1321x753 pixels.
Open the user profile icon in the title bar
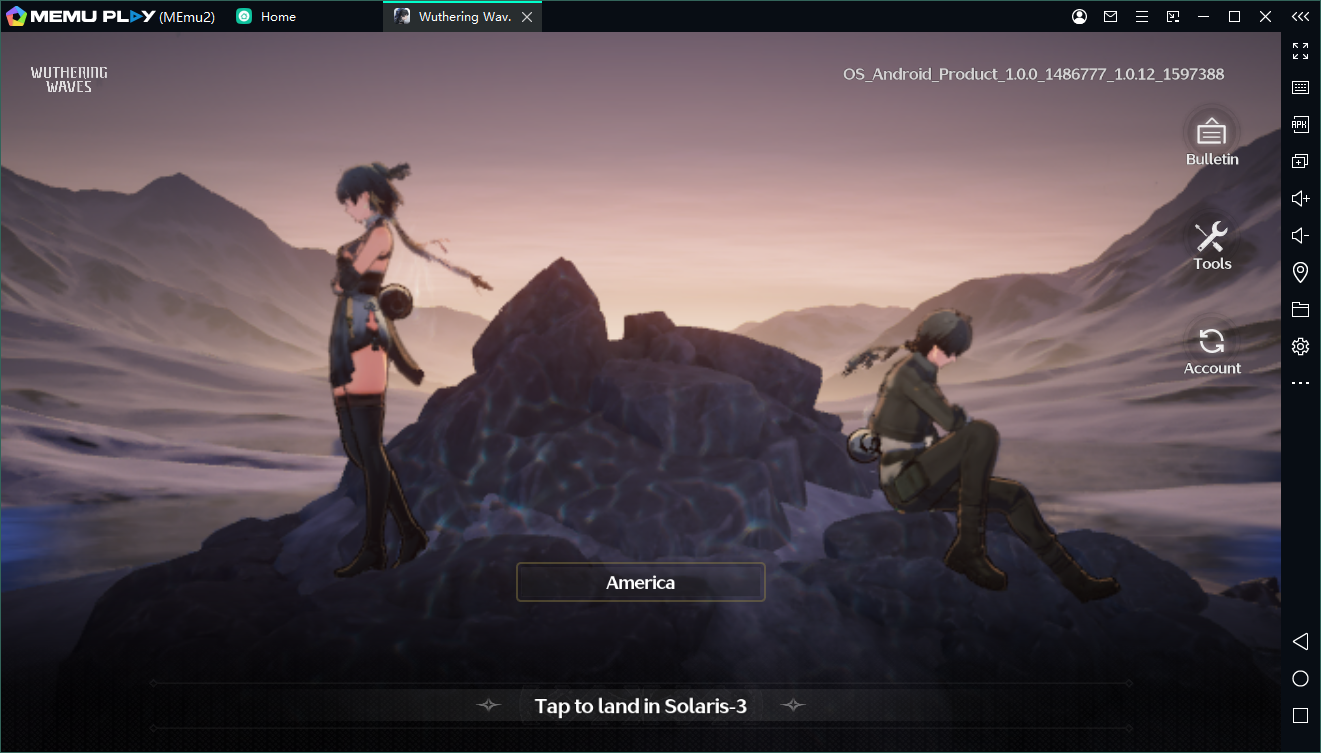pyautogui.click(x=1079, y=16)
